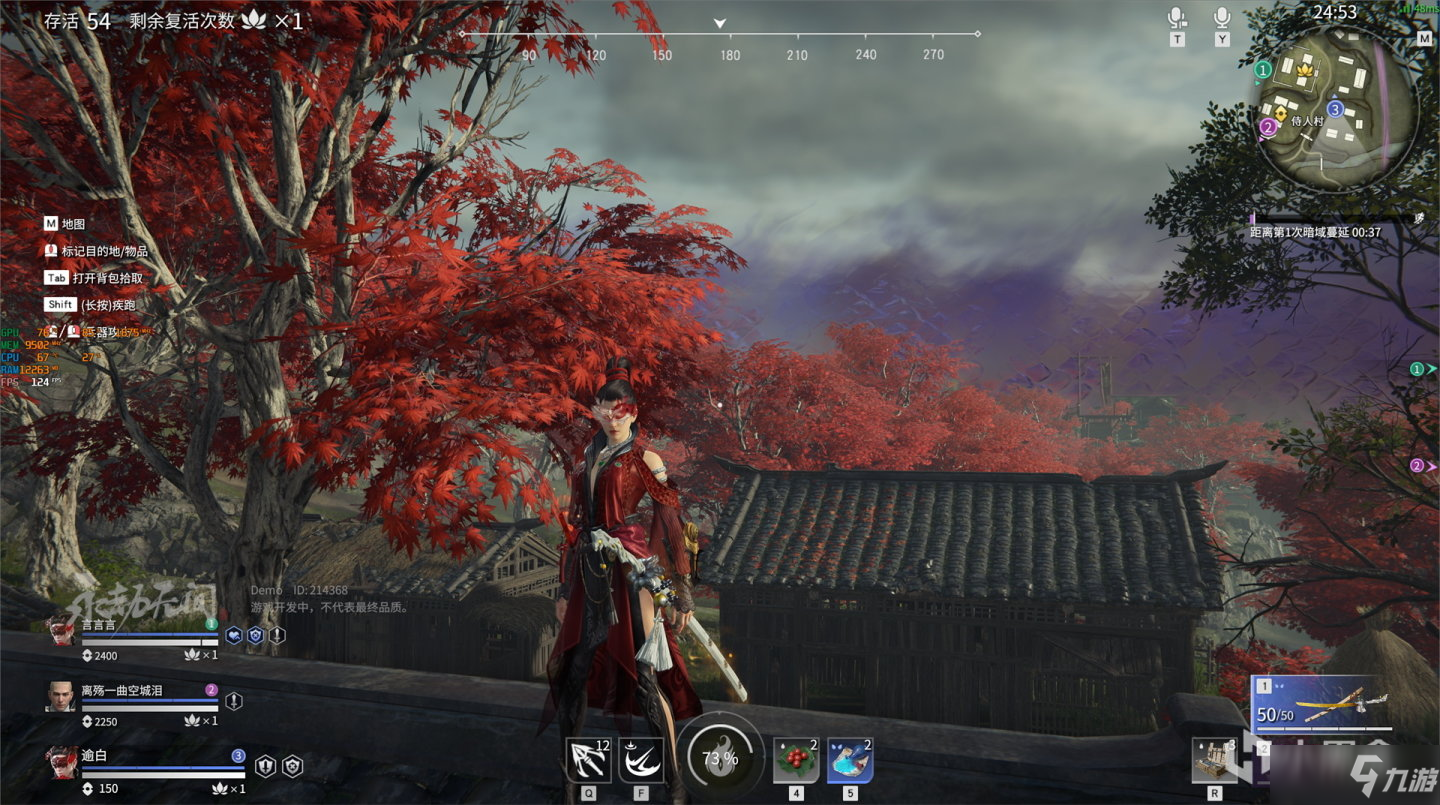
Task: Click the green teammate 1 marker on minimap
Action: coord(1263,70)
